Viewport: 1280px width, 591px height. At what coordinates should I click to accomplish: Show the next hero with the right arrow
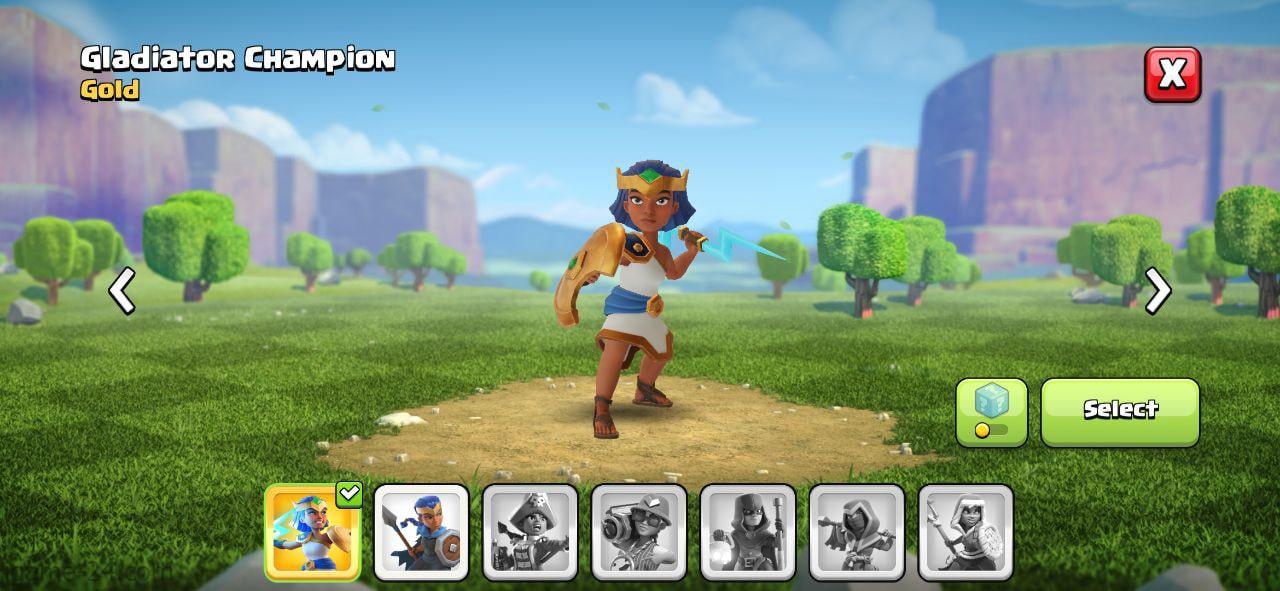1157,292
